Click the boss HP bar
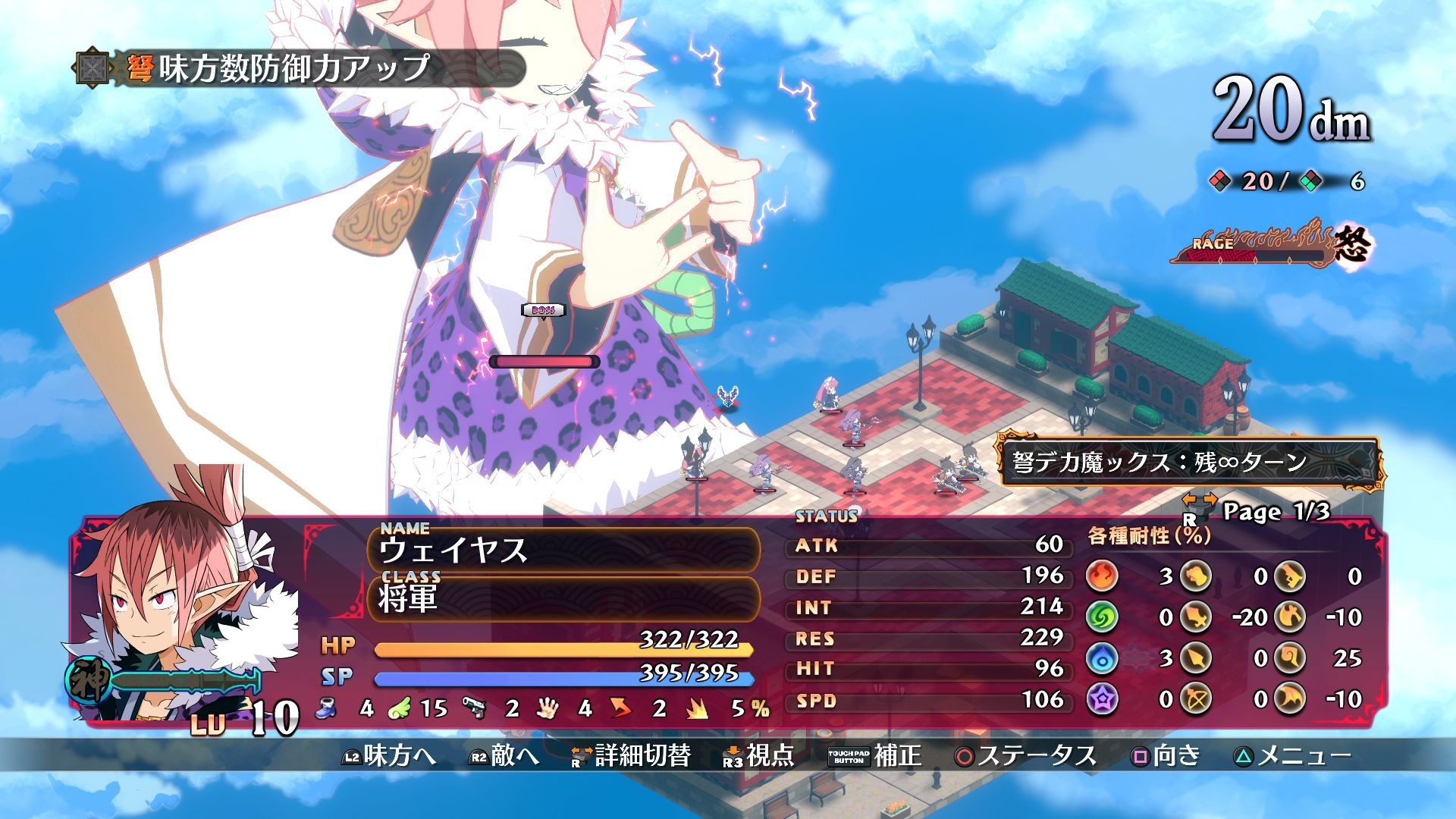 pos(543,363)
